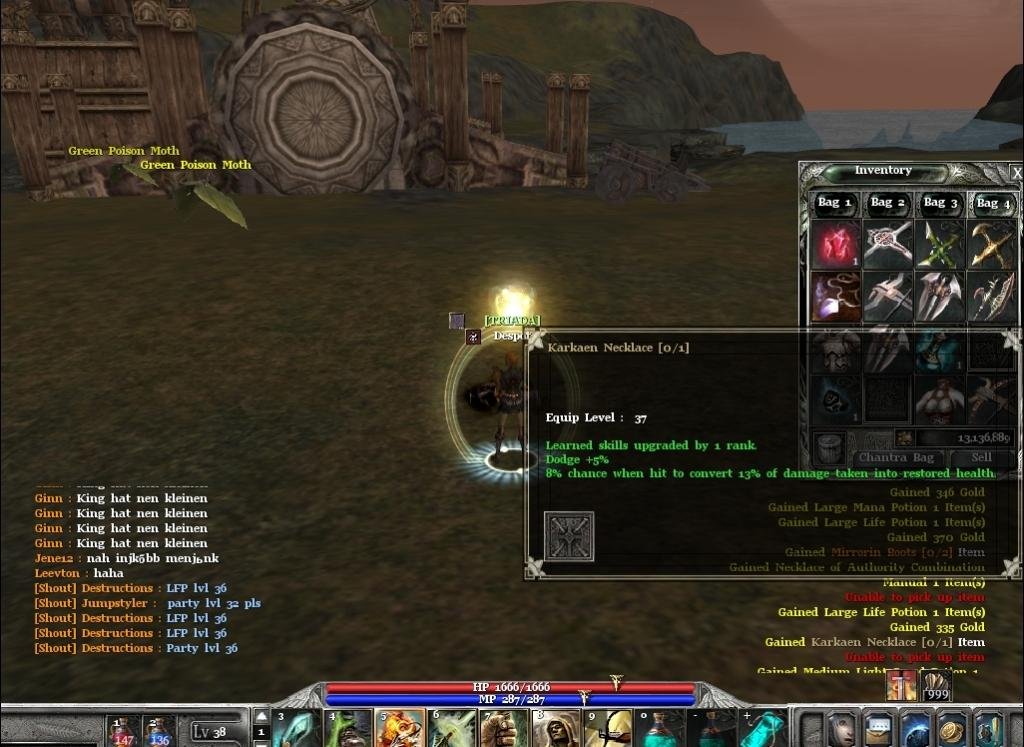Use the blue mana potion in slot 2
This screenshot has width=1024, height=747.
coord(159,731)
